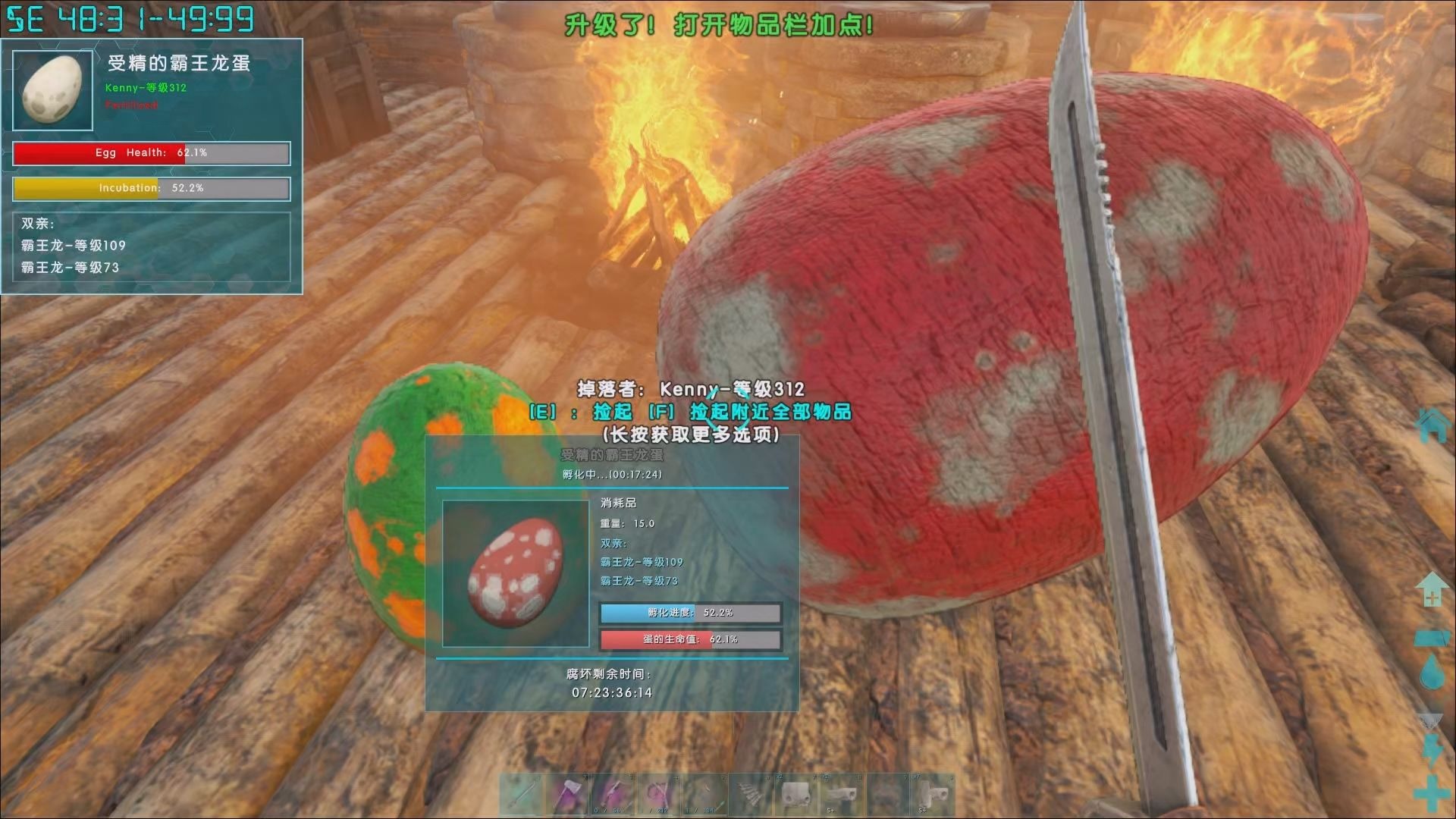Click the home shelter status icon
Image resolution: width=1456 pixels, height=819 pixels.
tap(1432, 425)
